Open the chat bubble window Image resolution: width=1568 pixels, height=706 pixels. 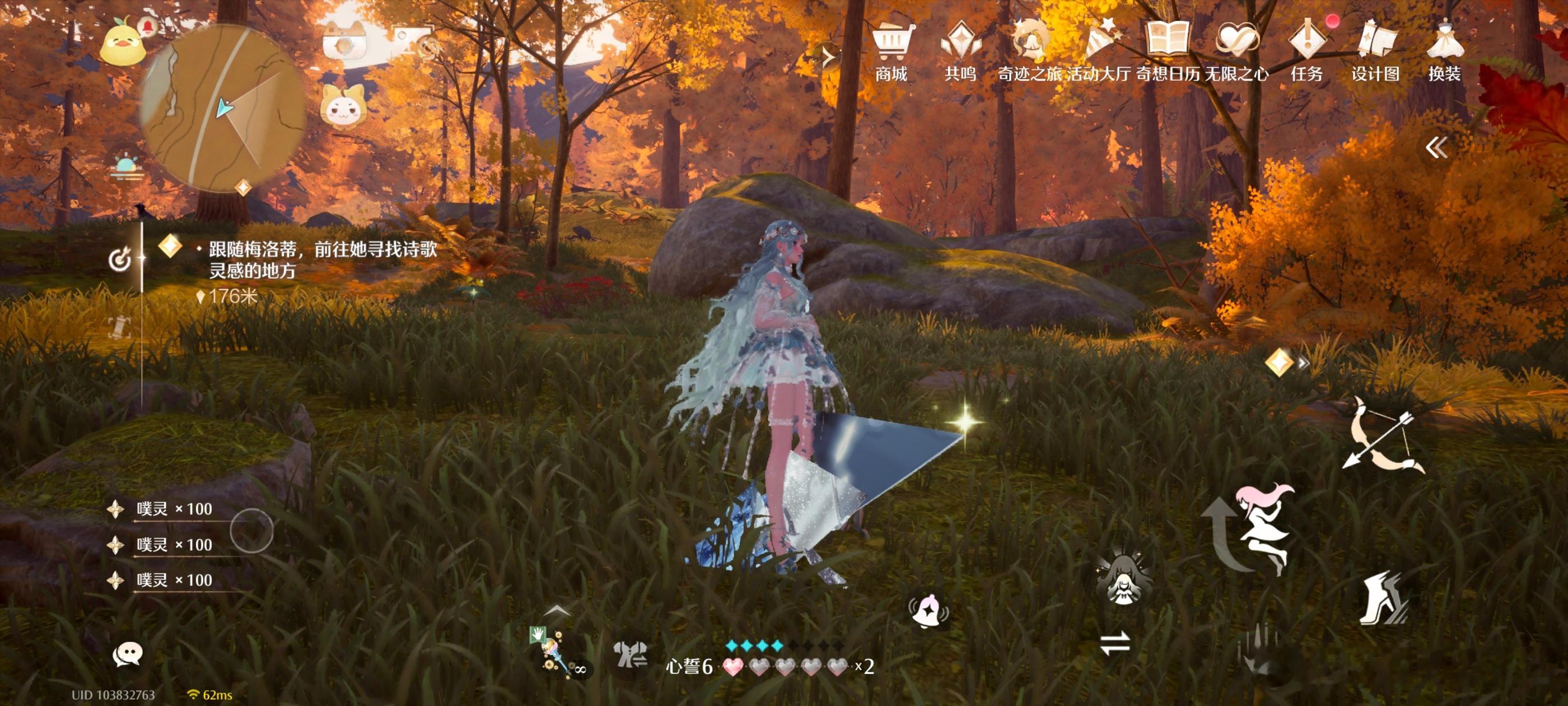pos(127,654)
